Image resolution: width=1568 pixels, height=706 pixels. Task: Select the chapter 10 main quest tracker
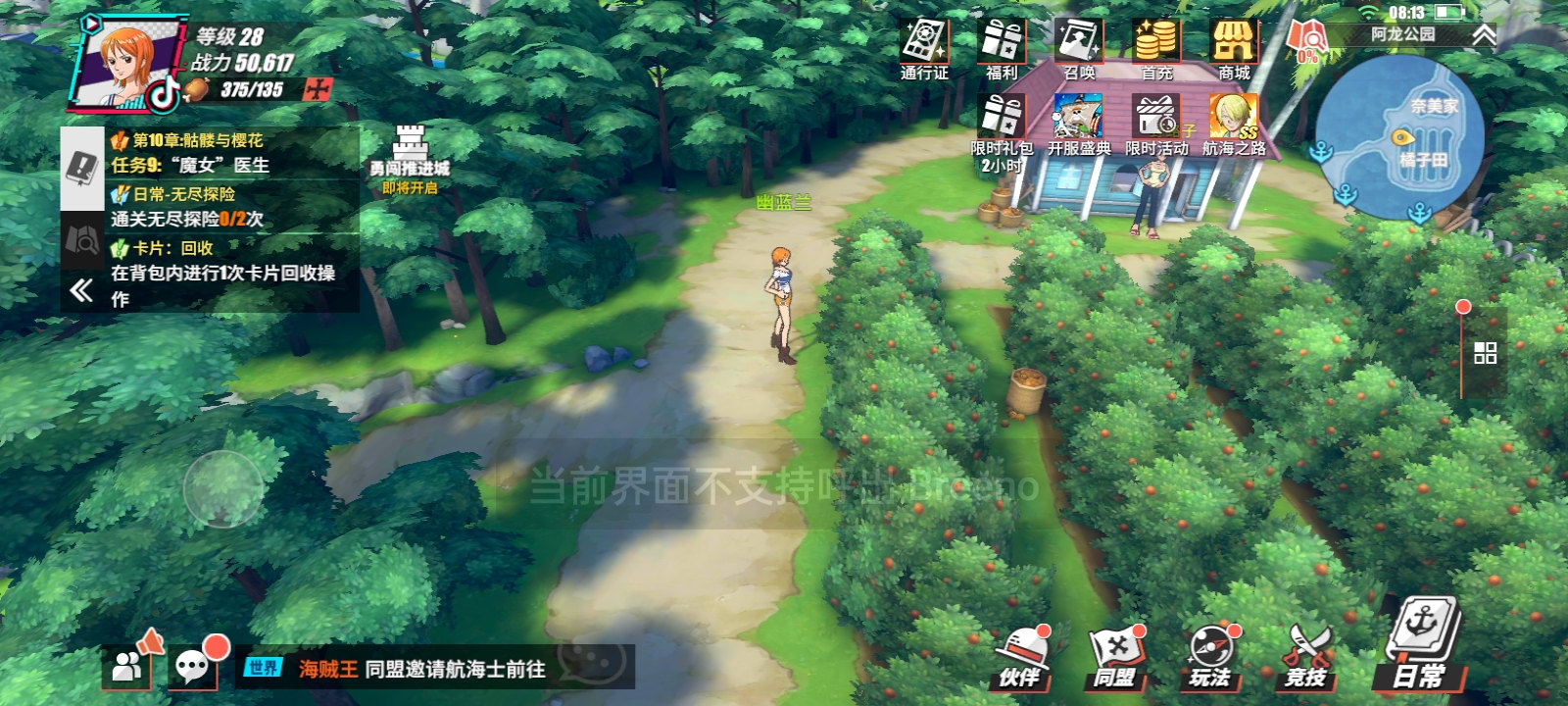pos(230,153)
